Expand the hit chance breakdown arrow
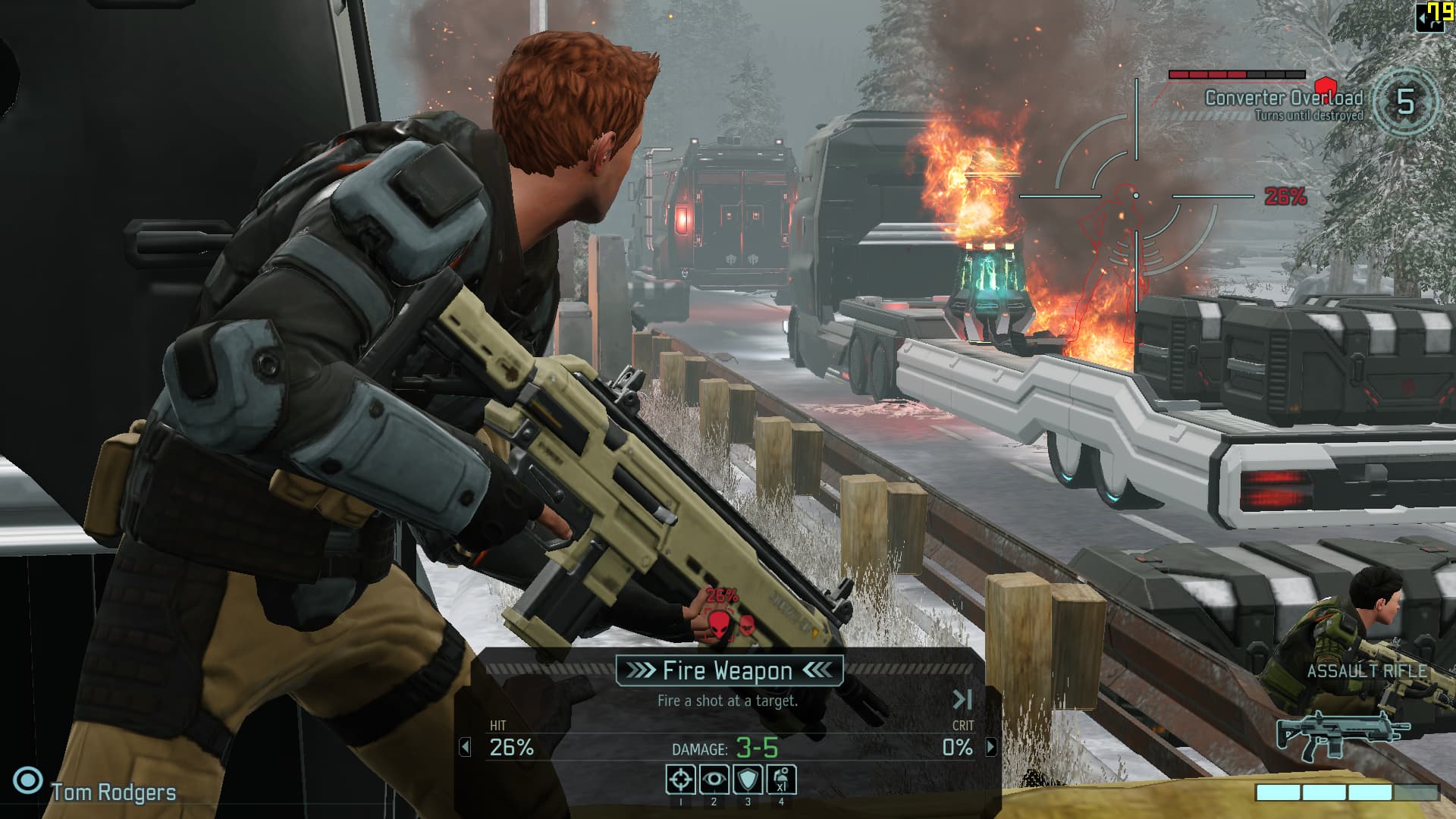Screen dimensions: 1456x819 (465, 748)
